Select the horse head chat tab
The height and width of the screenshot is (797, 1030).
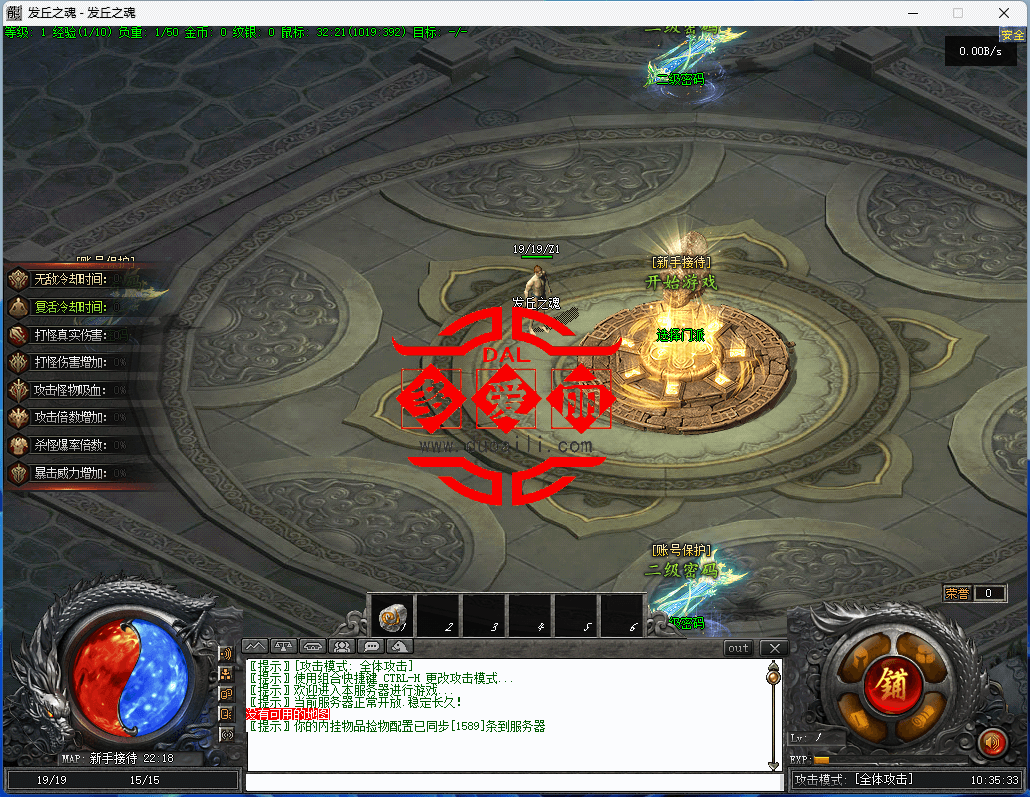(400, 647)
